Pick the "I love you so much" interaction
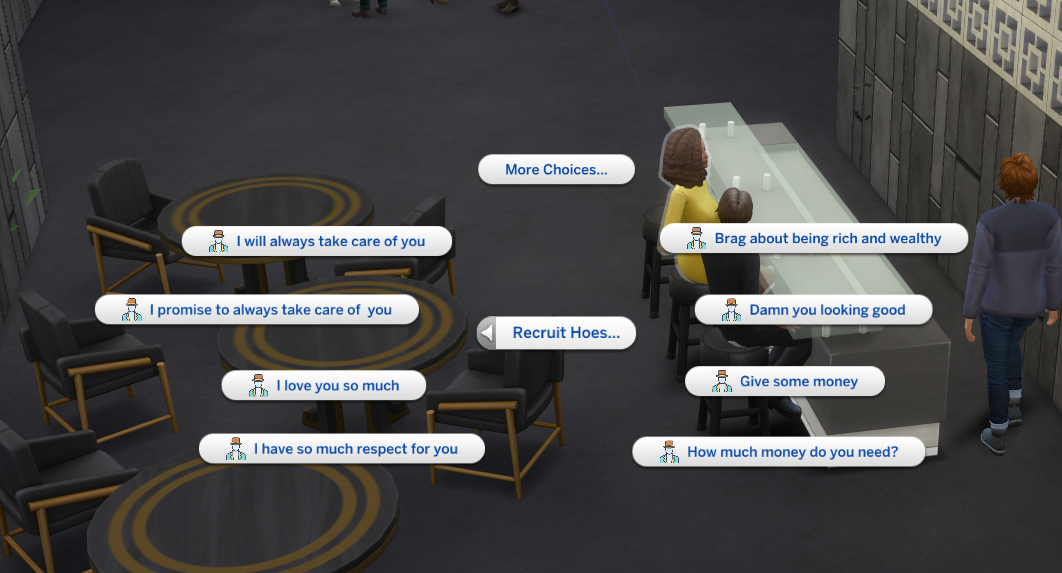 pos(324,386)
